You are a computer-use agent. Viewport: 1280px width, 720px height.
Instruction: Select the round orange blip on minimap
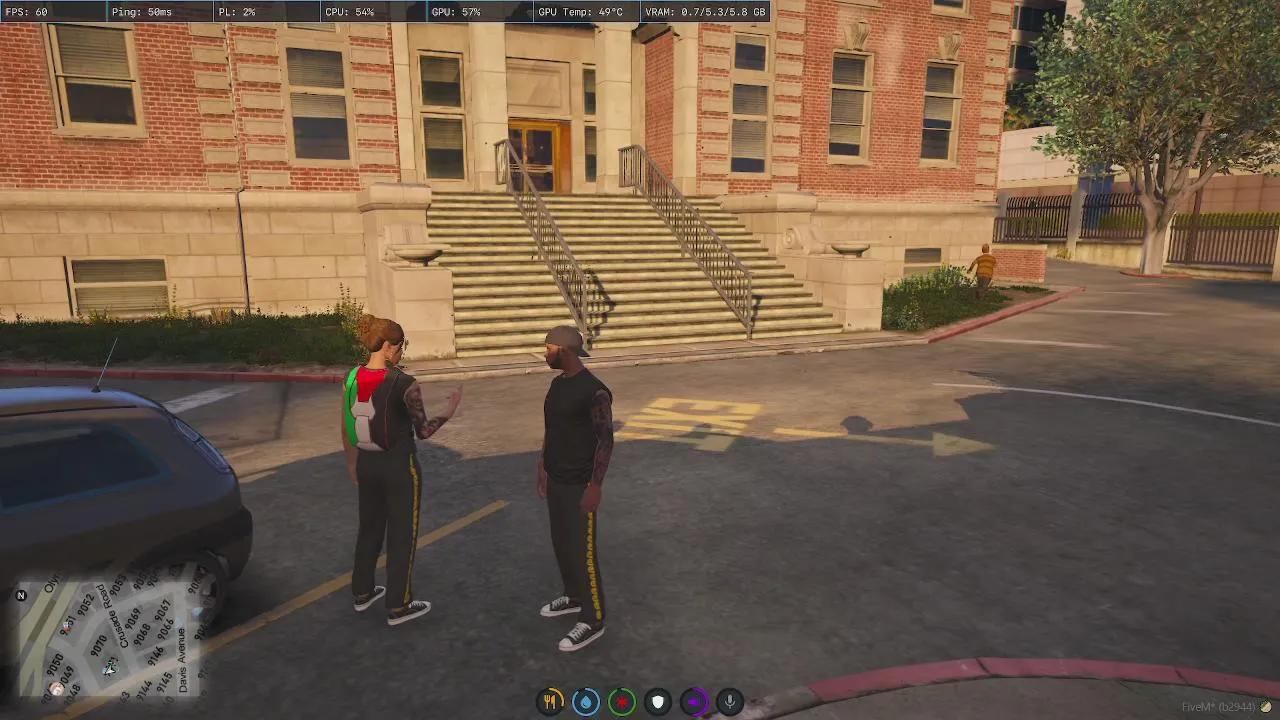57,688
